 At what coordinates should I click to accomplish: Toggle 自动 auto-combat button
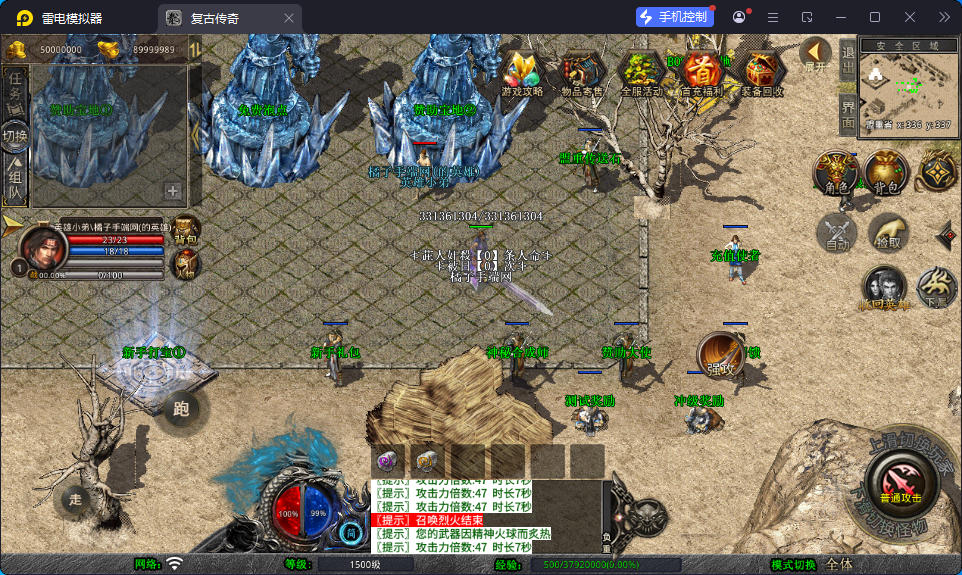[836, 231]
